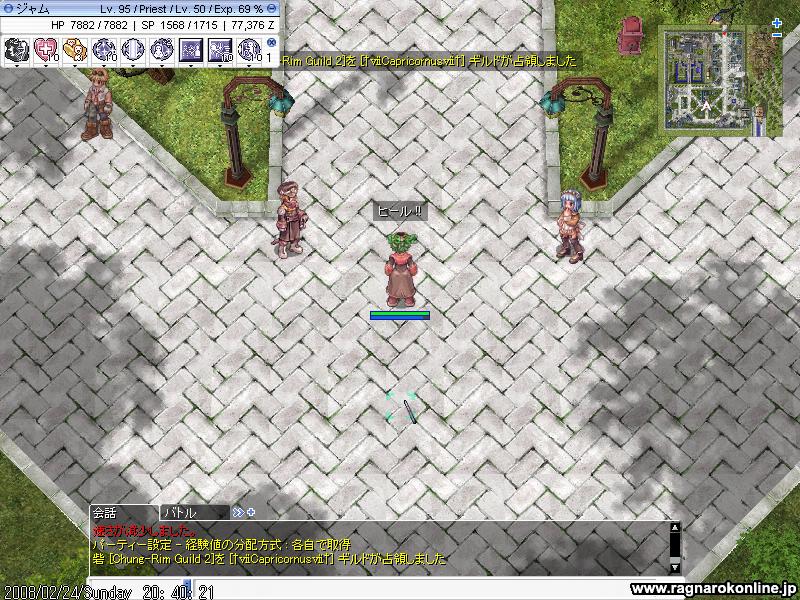800x600 pixels.
Task: Zoom out the minimap with minus button
Action: (778, 35)
